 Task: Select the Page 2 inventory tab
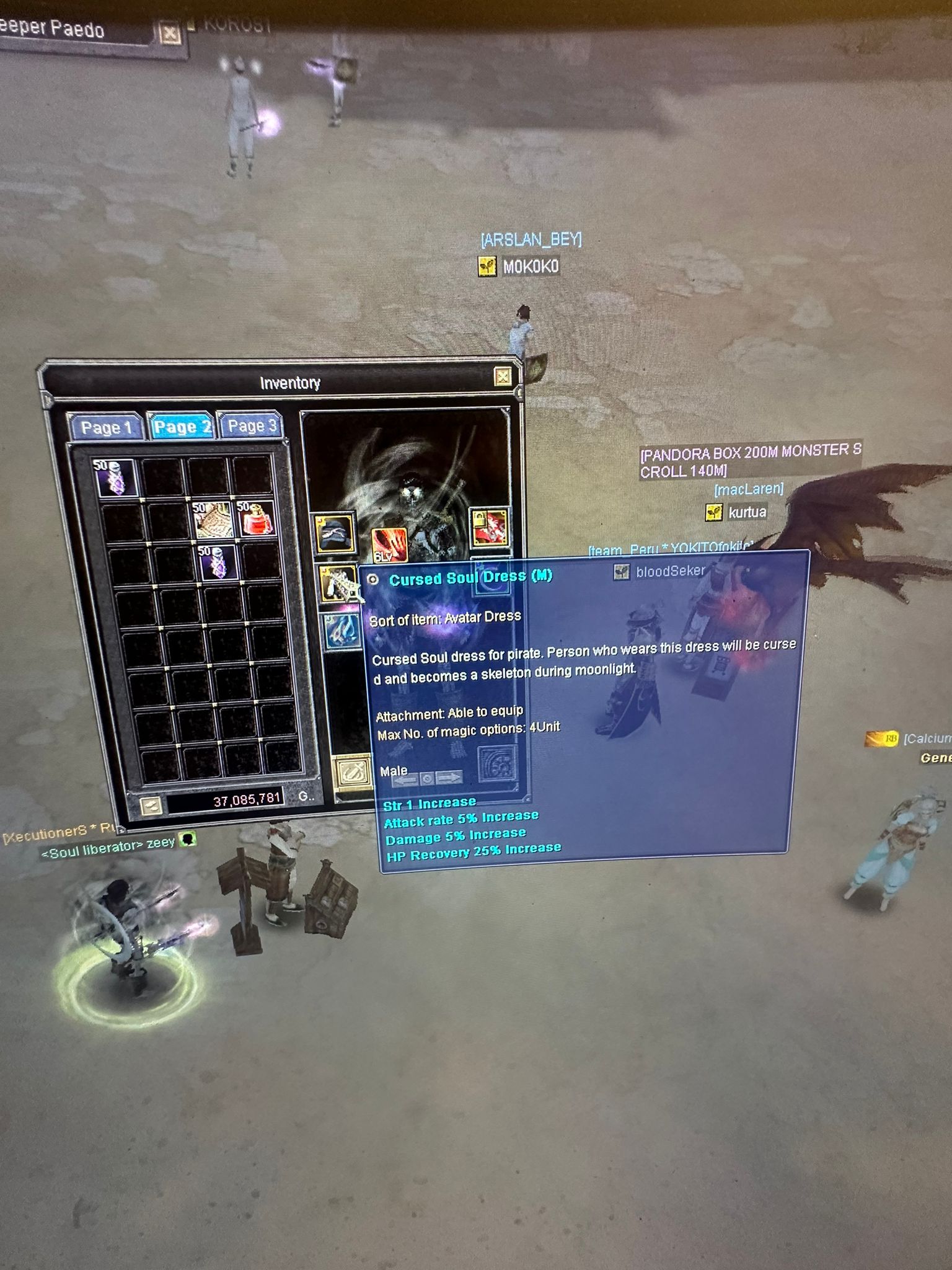182,427
